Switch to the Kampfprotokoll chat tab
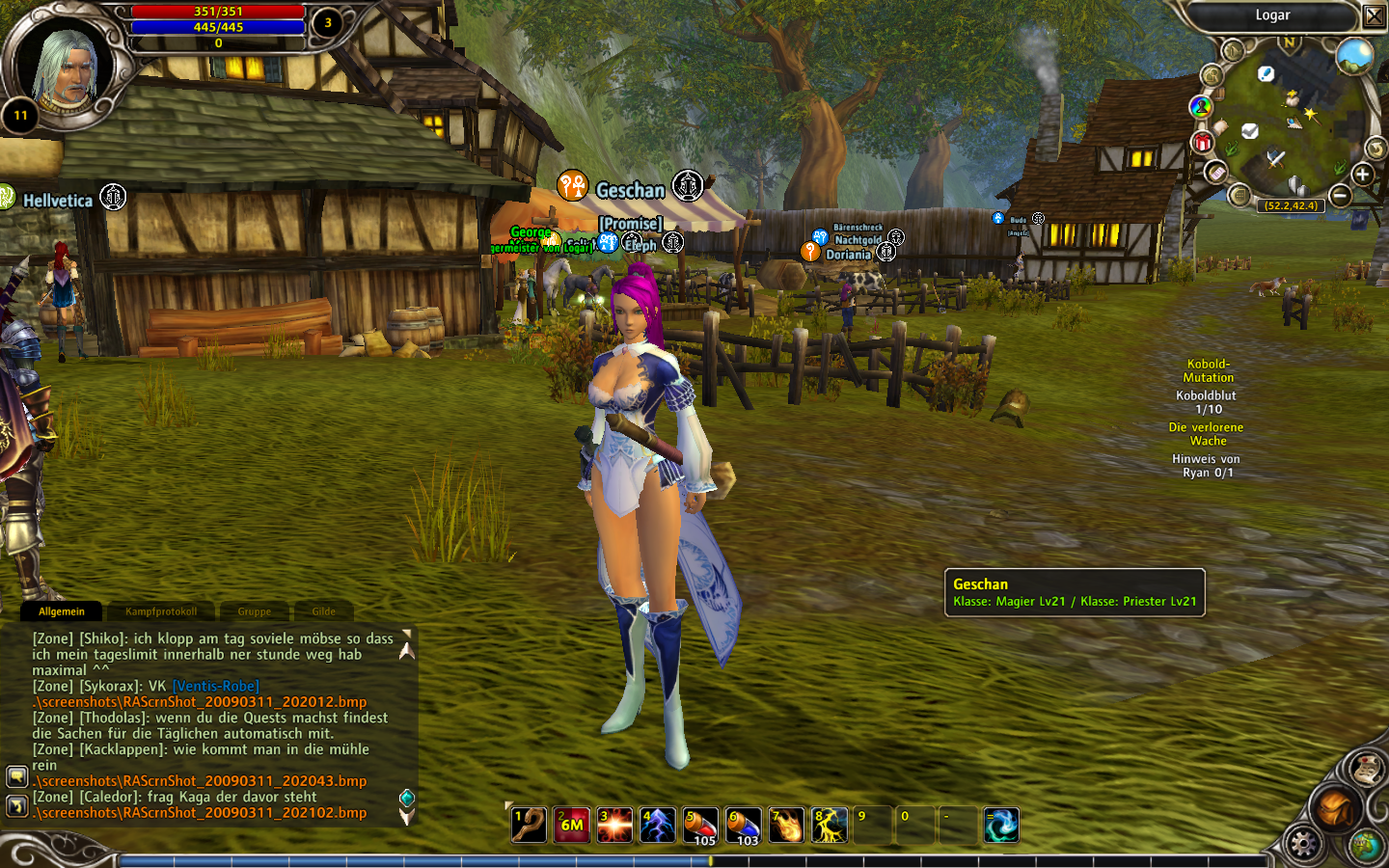The width and height of the screenshot is (1389, 868). 161,611
